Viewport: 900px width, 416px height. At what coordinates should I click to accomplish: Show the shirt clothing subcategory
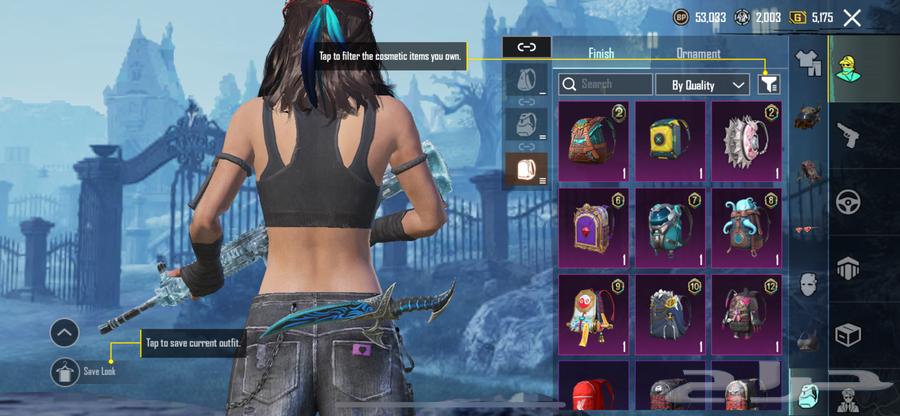[x=807, y=64]
